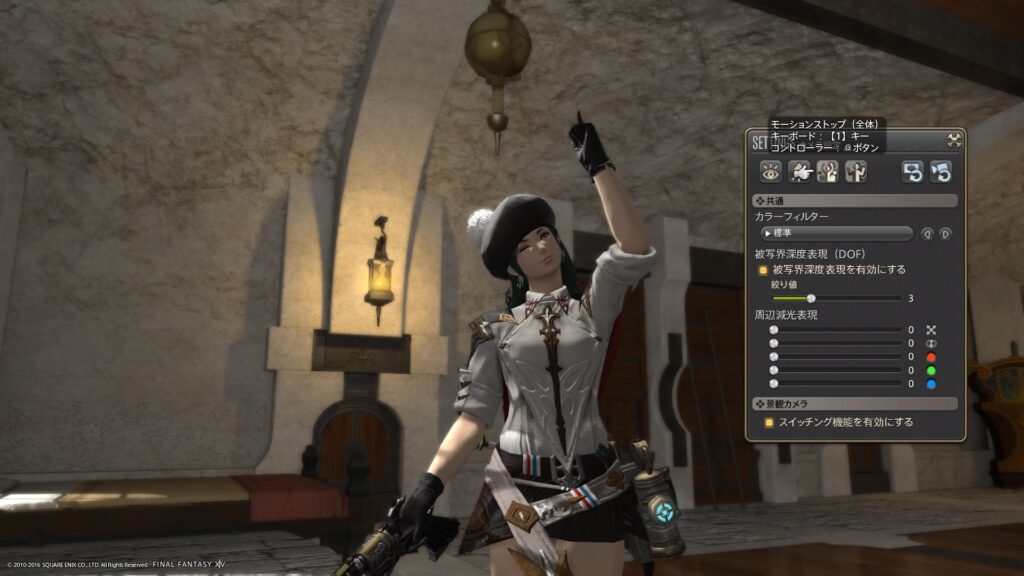Click the all-motion-stop figure icon
The width and height of the screenshot is (1024, 576).
click(x=827, y=172)
